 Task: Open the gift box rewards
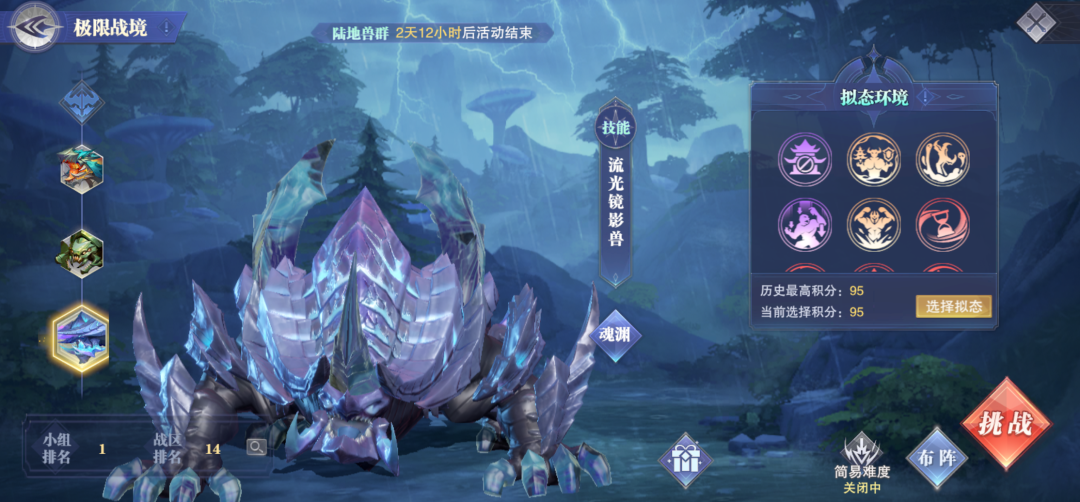(x=685, y=460)
